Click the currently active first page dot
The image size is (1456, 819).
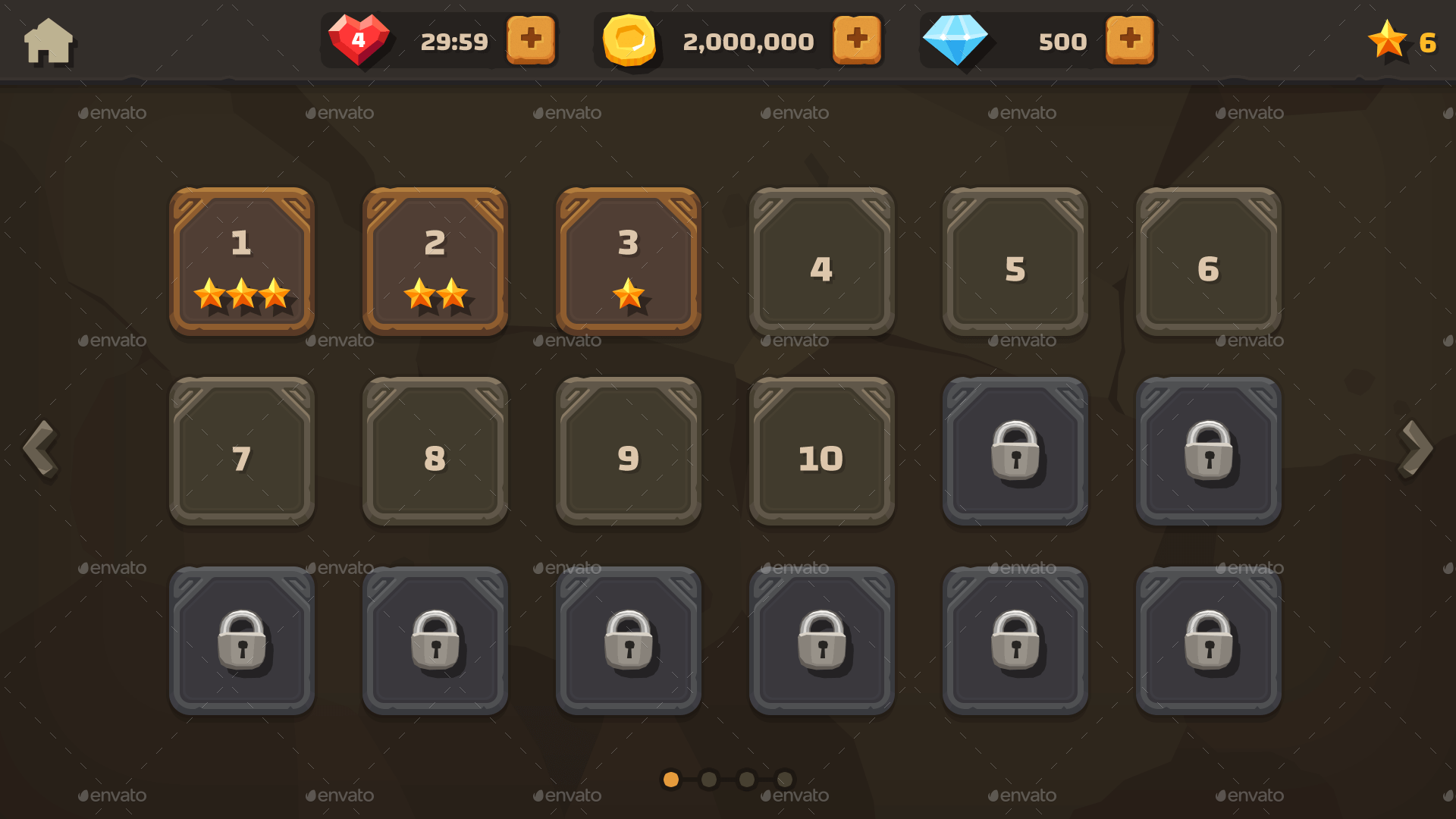[x=671, y=780]
